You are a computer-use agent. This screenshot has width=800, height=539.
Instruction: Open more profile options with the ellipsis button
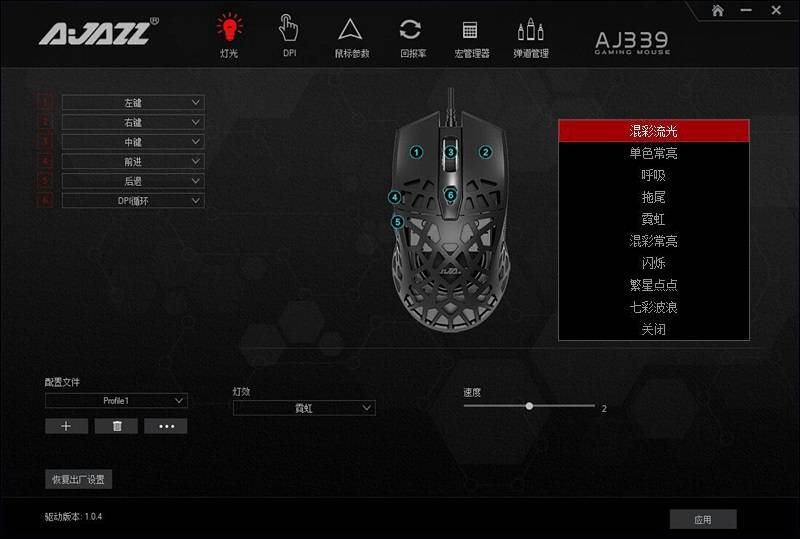tap(165, 426)
